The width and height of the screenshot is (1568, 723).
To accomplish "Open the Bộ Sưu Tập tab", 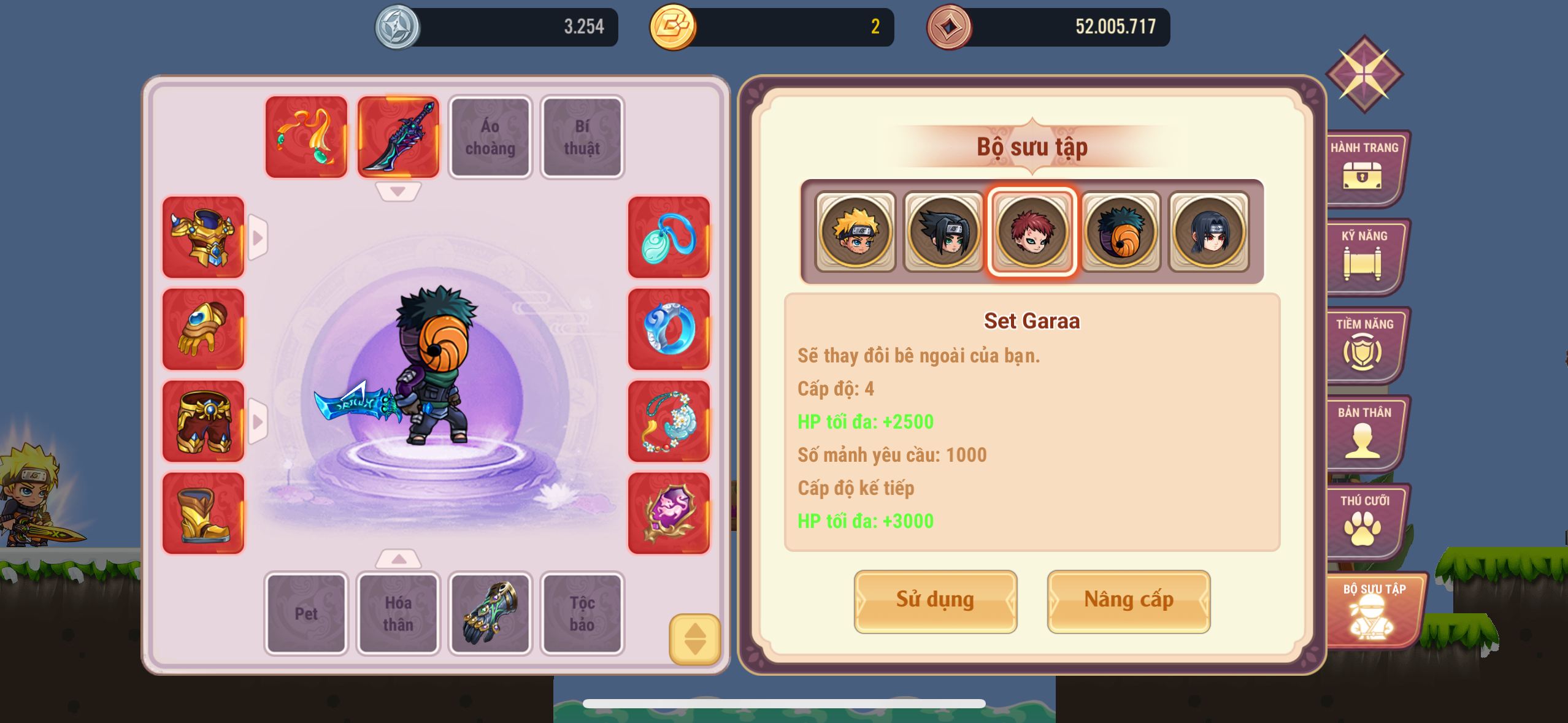I will point(1373,610).
